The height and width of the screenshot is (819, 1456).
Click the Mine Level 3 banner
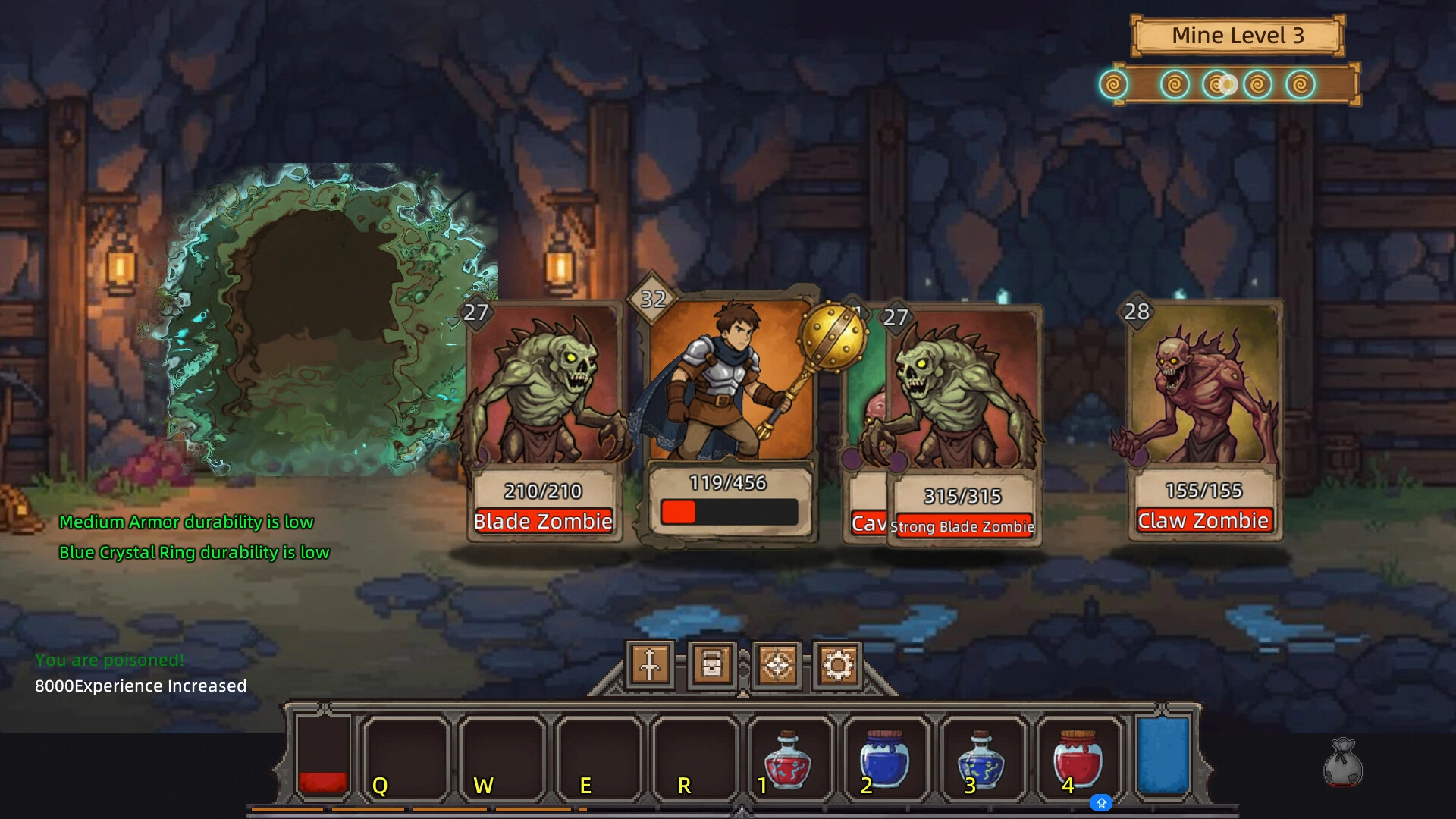tap(1237, 35)
